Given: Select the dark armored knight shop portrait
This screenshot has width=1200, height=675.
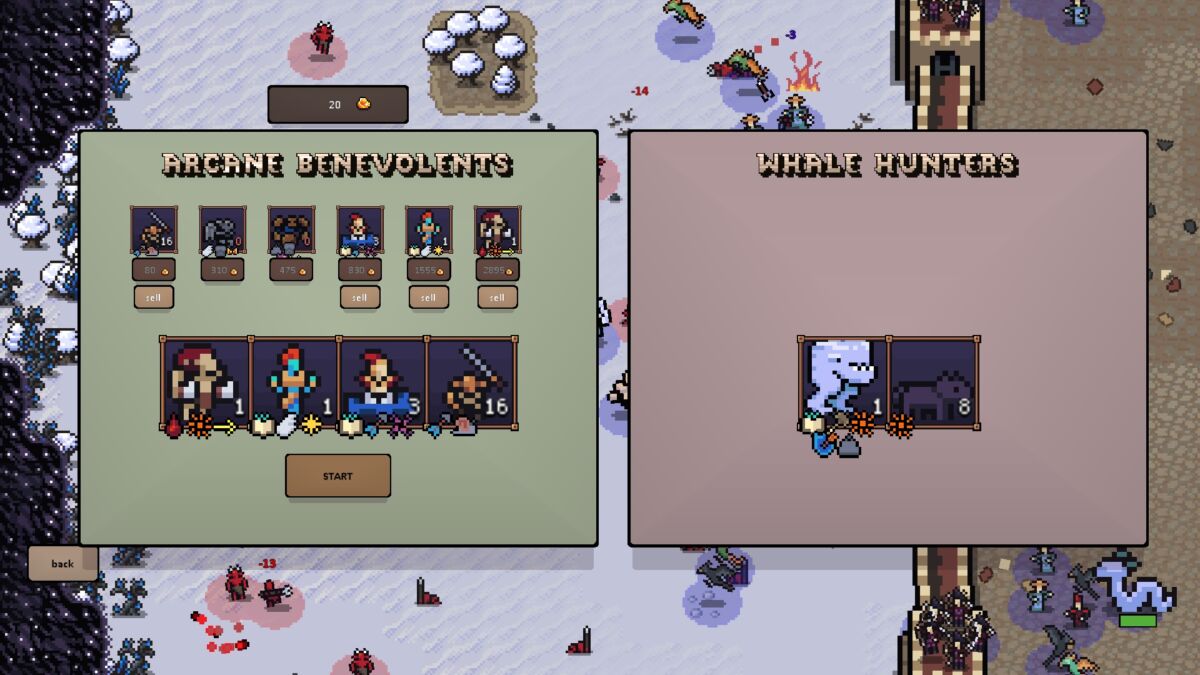Looking at the screenshot, I should (222, 231).
